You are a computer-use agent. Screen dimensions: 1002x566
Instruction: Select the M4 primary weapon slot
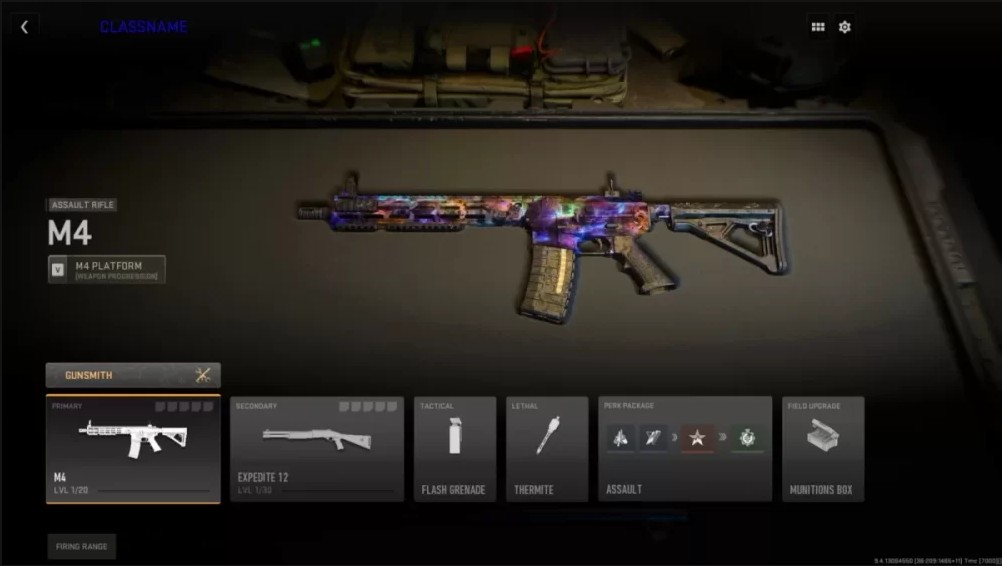tap(133, 449)
